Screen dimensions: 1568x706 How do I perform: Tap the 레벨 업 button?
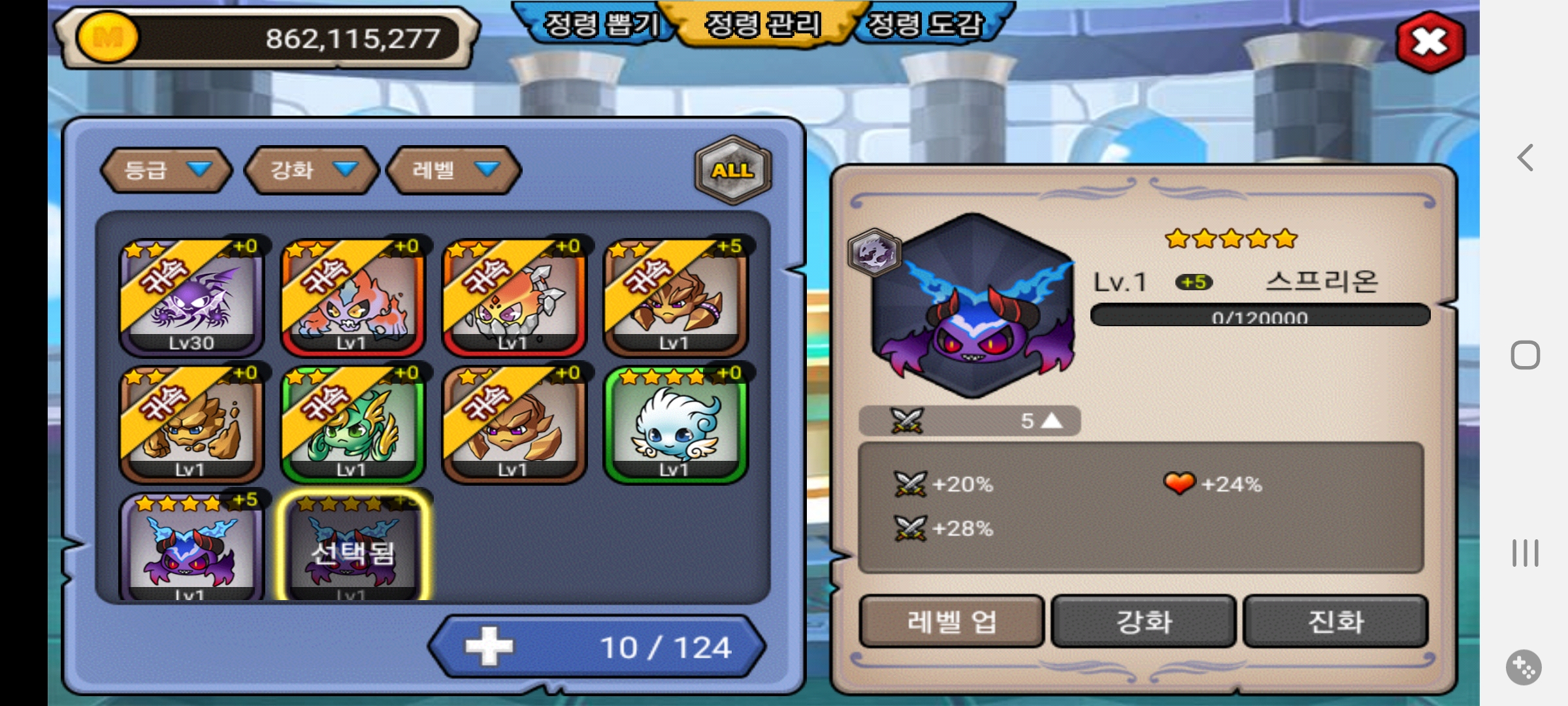tap(951, 621)
